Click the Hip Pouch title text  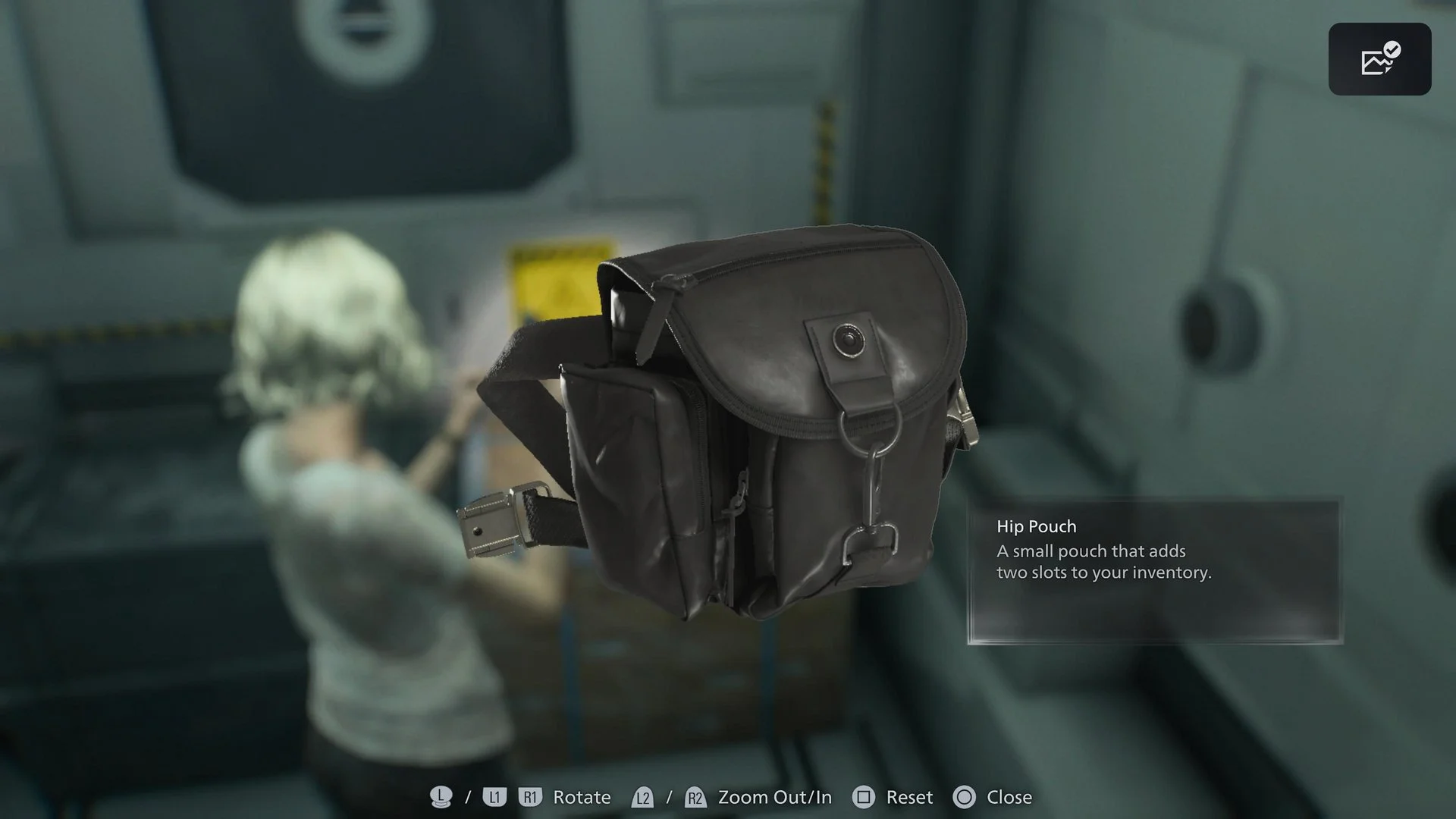(1037, 526)
